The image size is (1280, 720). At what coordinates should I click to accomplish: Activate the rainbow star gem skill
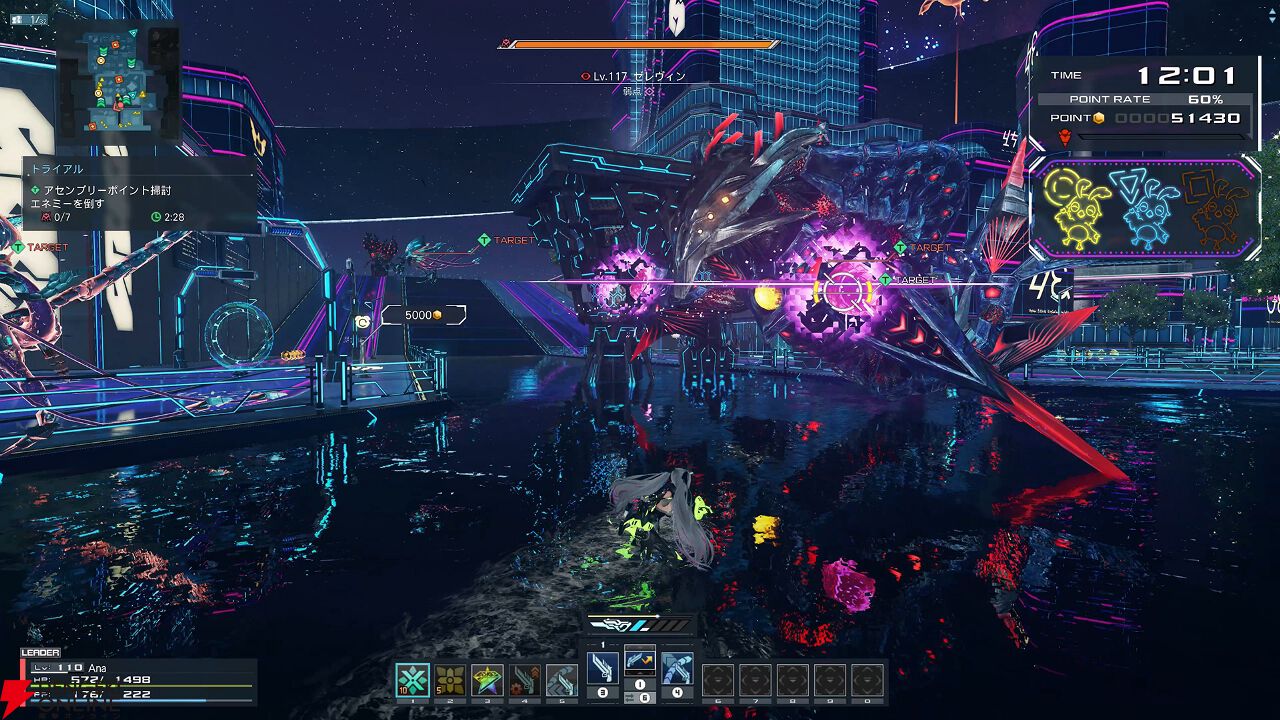[x=487, y=680]
